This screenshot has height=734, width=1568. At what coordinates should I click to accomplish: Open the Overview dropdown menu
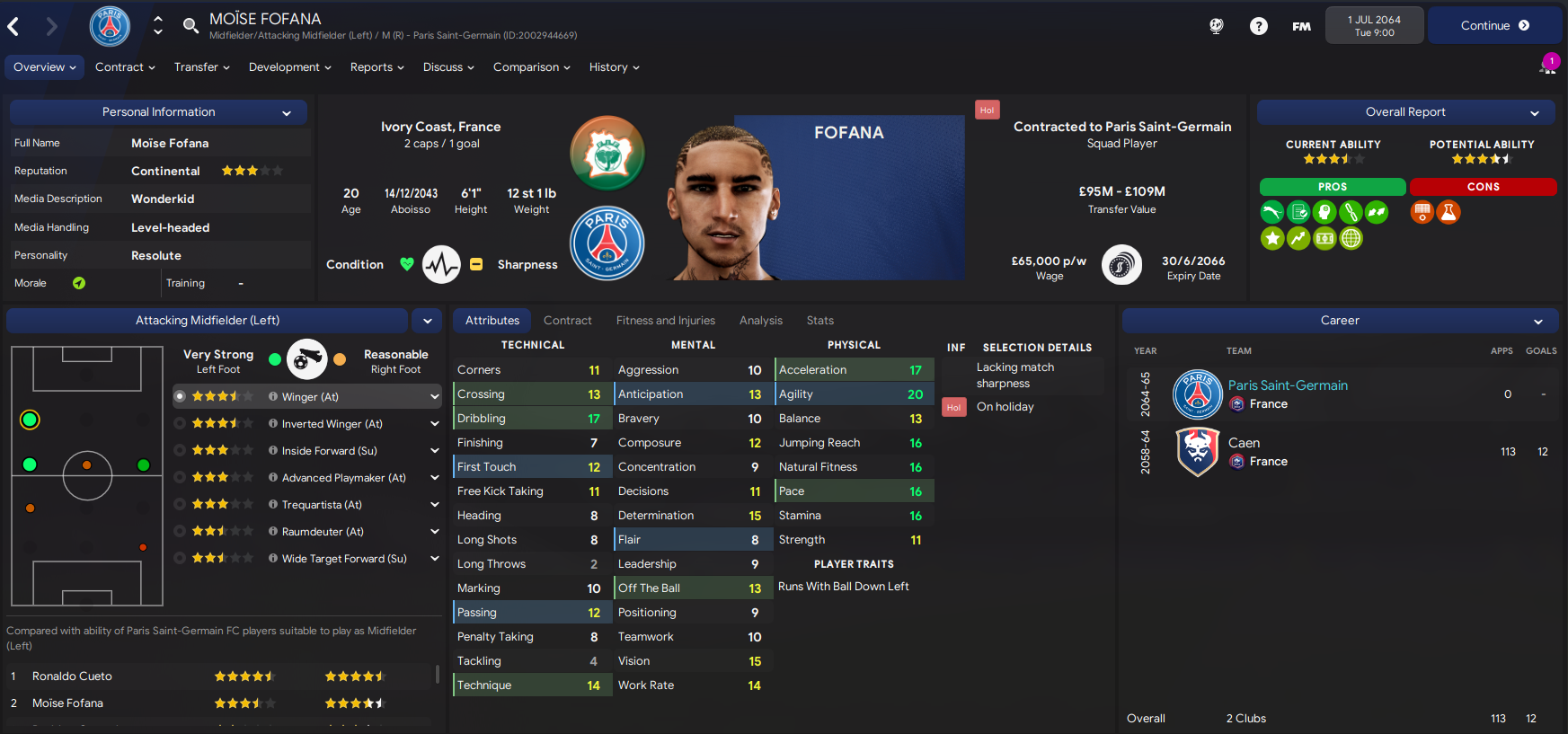click(44, 67)
